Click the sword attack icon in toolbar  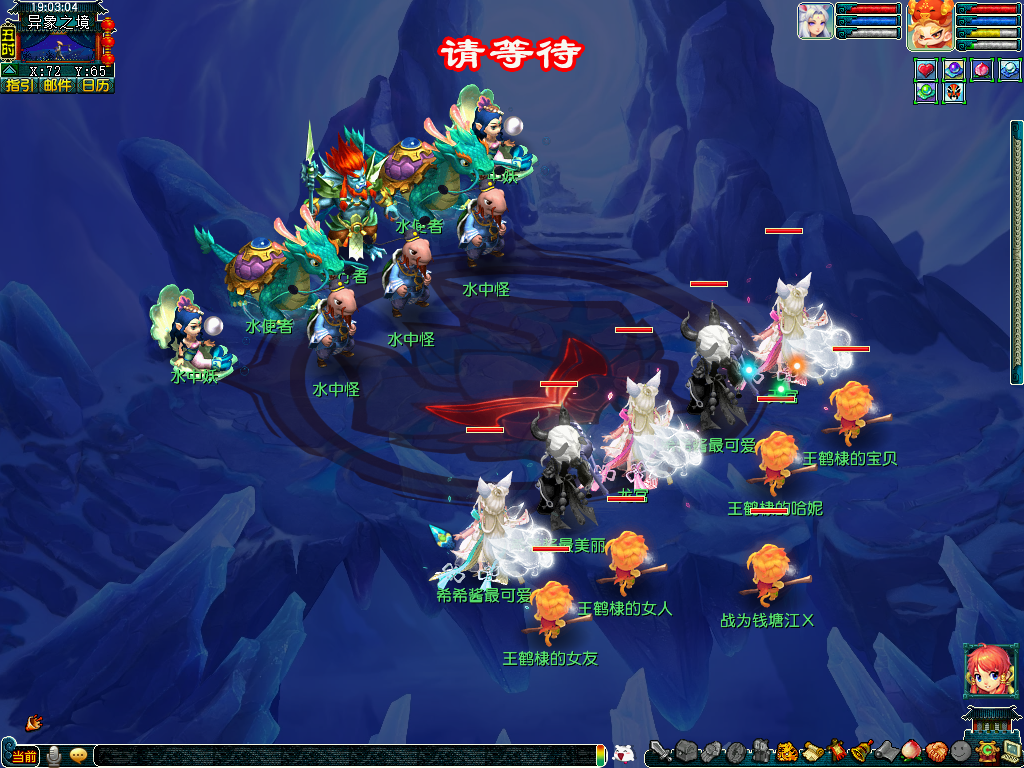click(660, 751)
